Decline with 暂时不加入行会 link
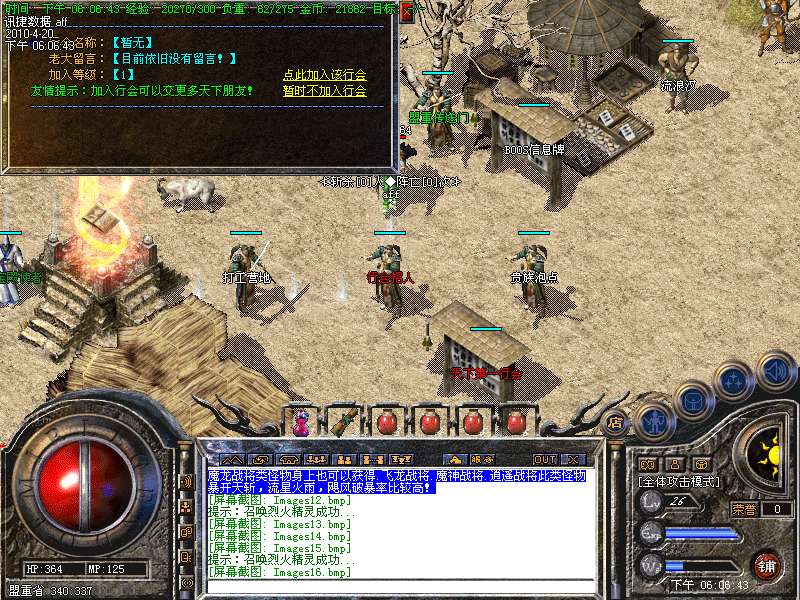The image size is (800, 600). click(x=324, y=91)
